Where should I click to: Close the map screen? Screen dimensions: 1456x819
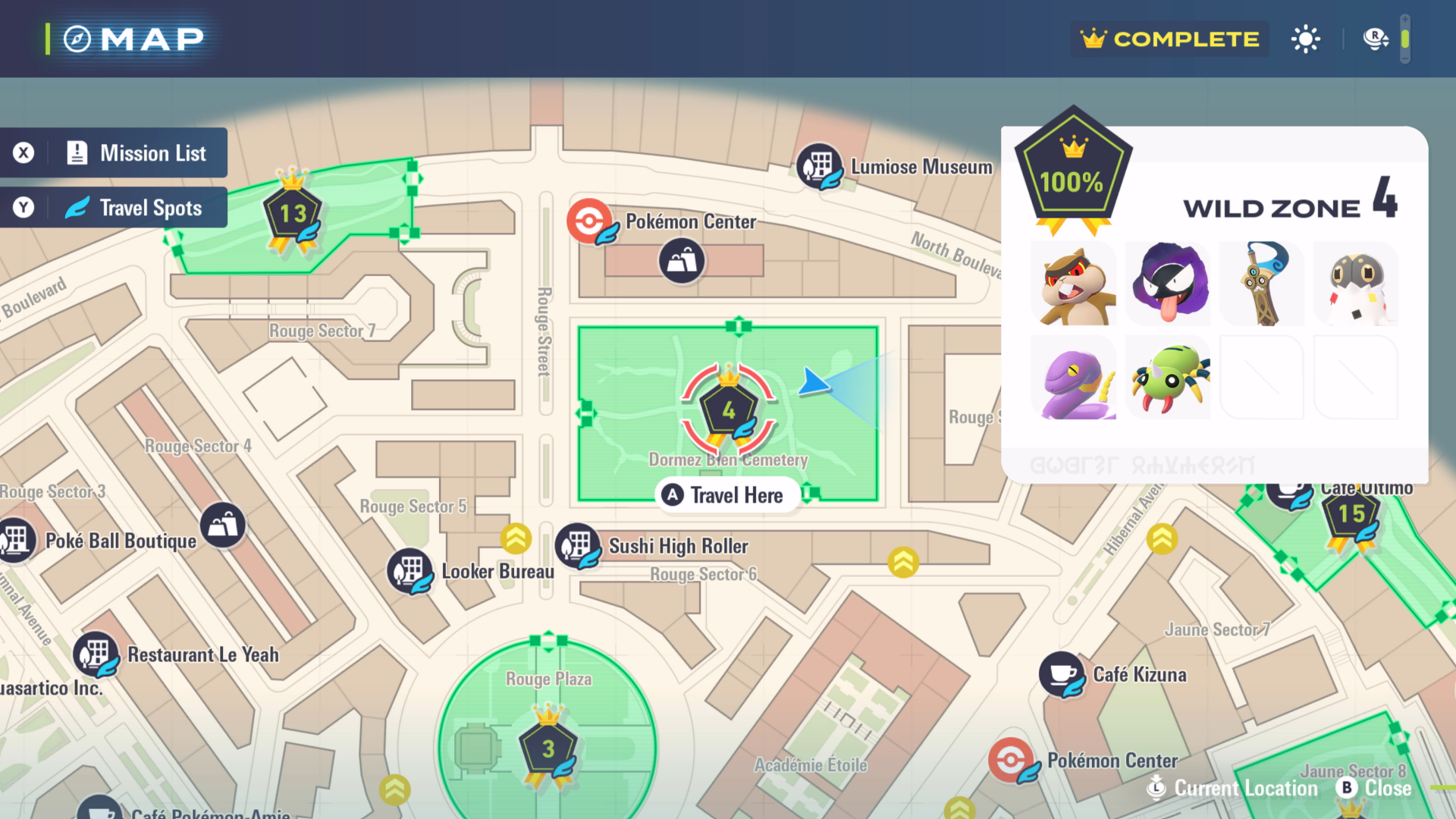(x=1374, y=789)
